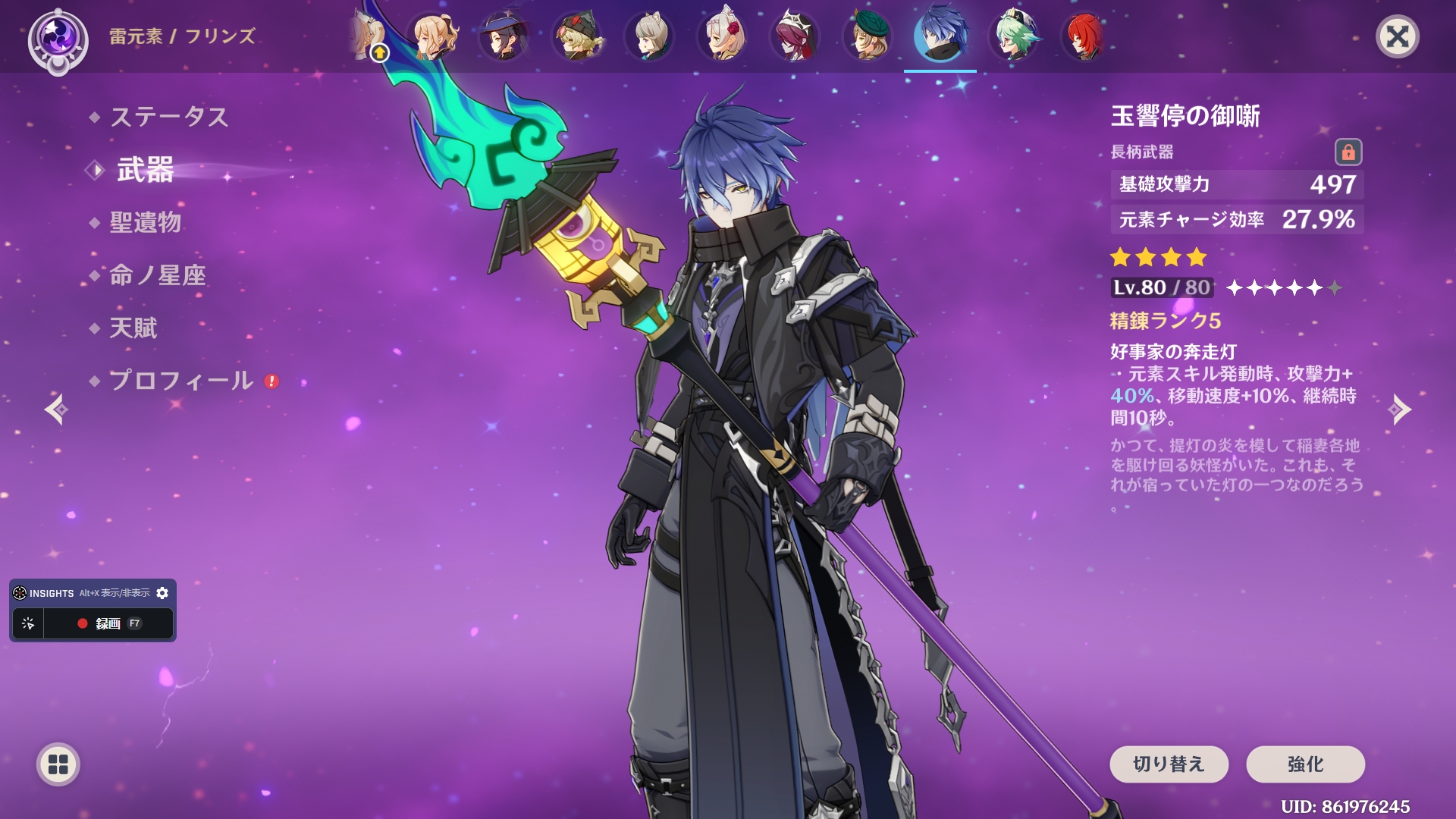Open the ステータス menu entry
This screenshot has width=1456, height=819.
(x=169, y=117)
